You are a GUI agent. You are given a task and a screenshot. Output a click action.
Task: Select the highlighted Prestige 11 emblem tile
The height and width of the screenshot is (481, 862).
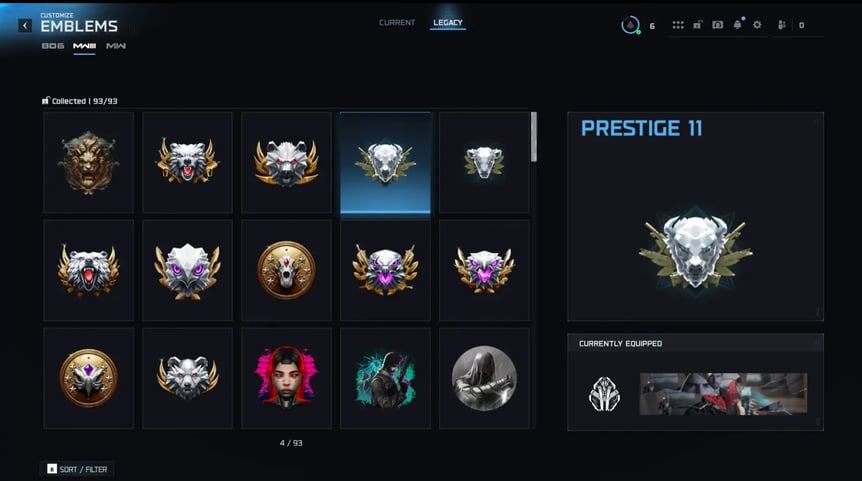click(385, 162)
